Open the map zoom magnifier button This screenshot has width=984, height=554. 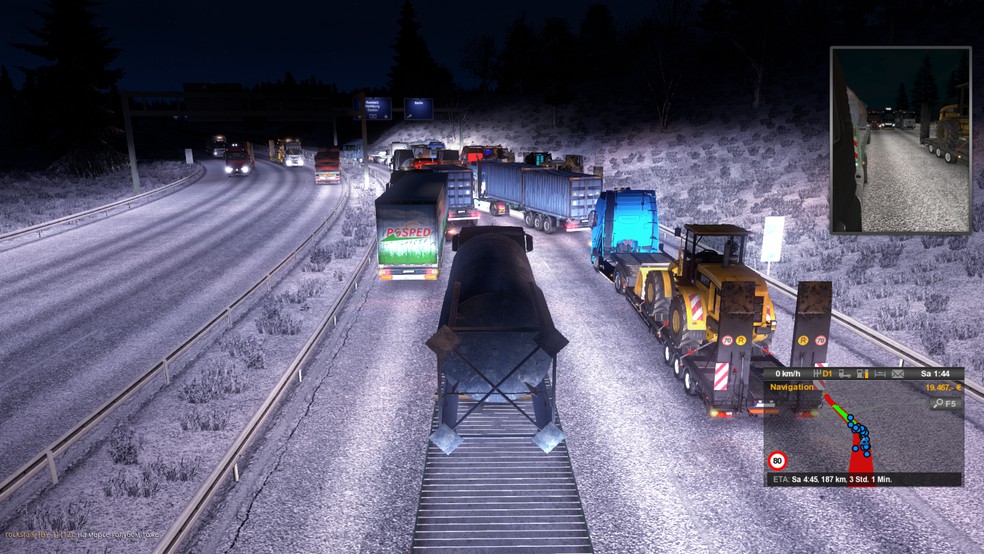click(945, 403)
